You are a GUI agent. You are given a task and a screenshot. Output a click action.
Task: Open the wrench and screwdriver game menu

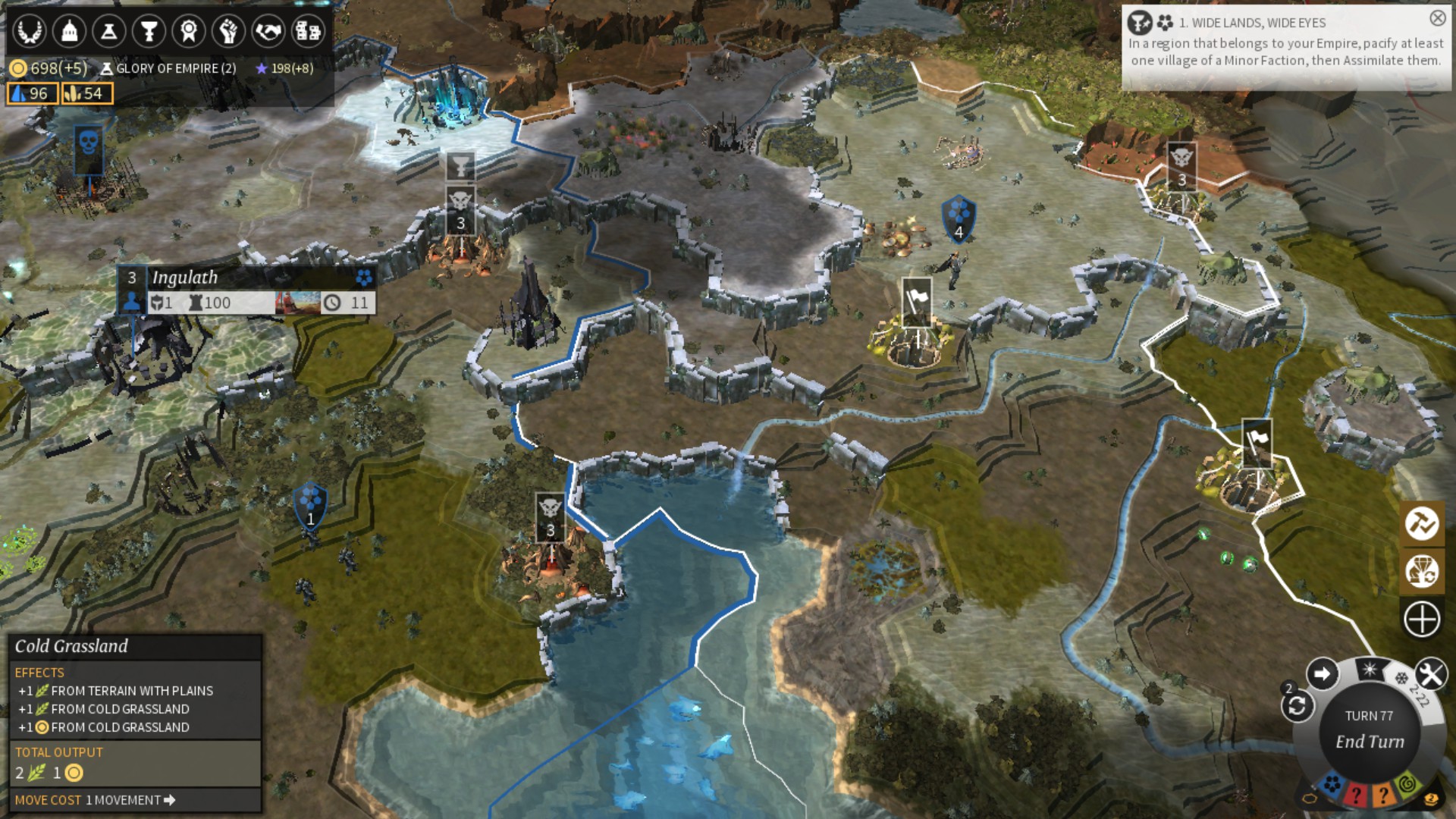[x=1430, y=674]
